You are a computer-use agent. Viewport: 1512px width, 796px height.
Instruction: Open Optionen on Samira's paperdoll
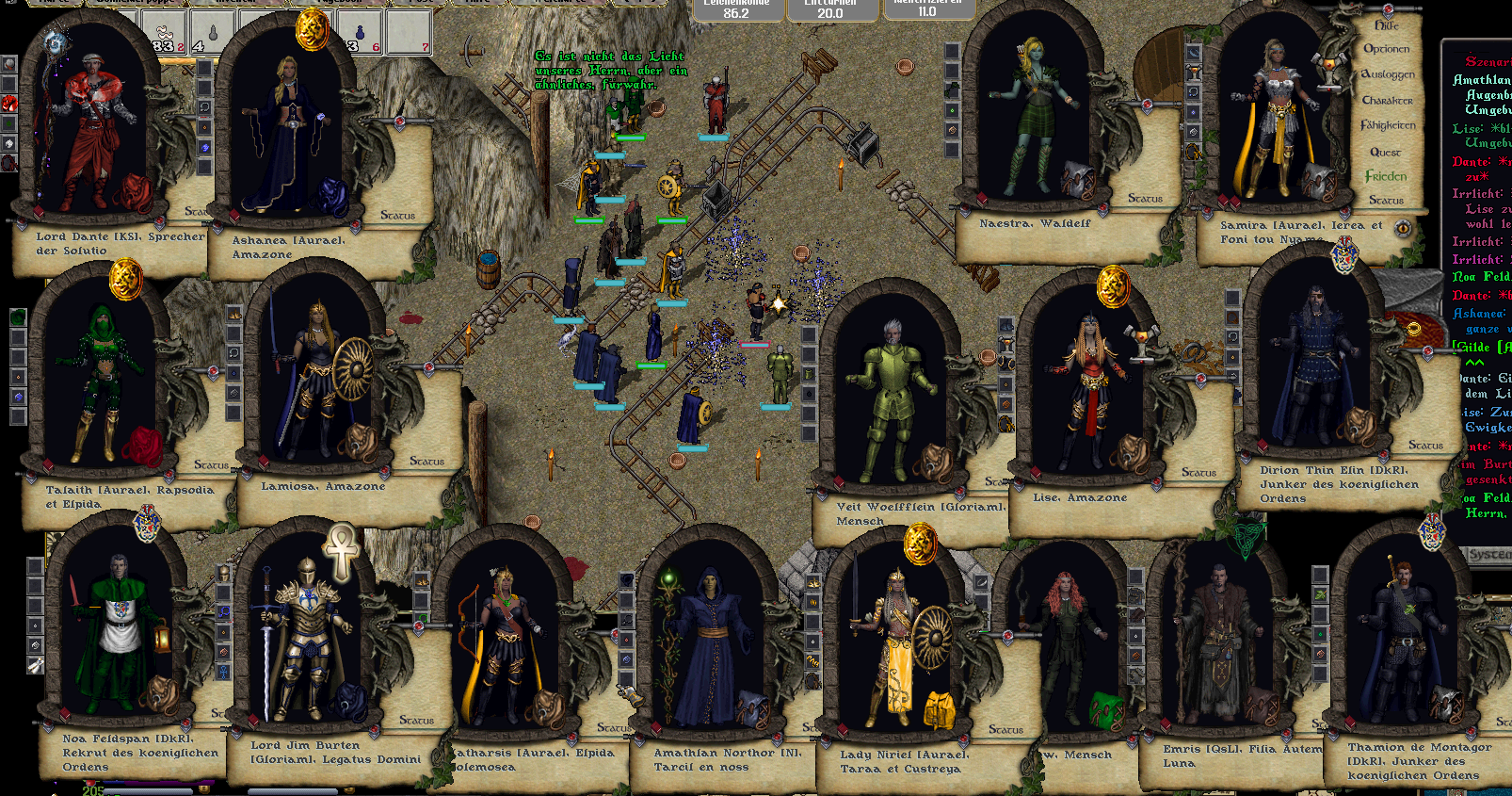[1387, 49]
